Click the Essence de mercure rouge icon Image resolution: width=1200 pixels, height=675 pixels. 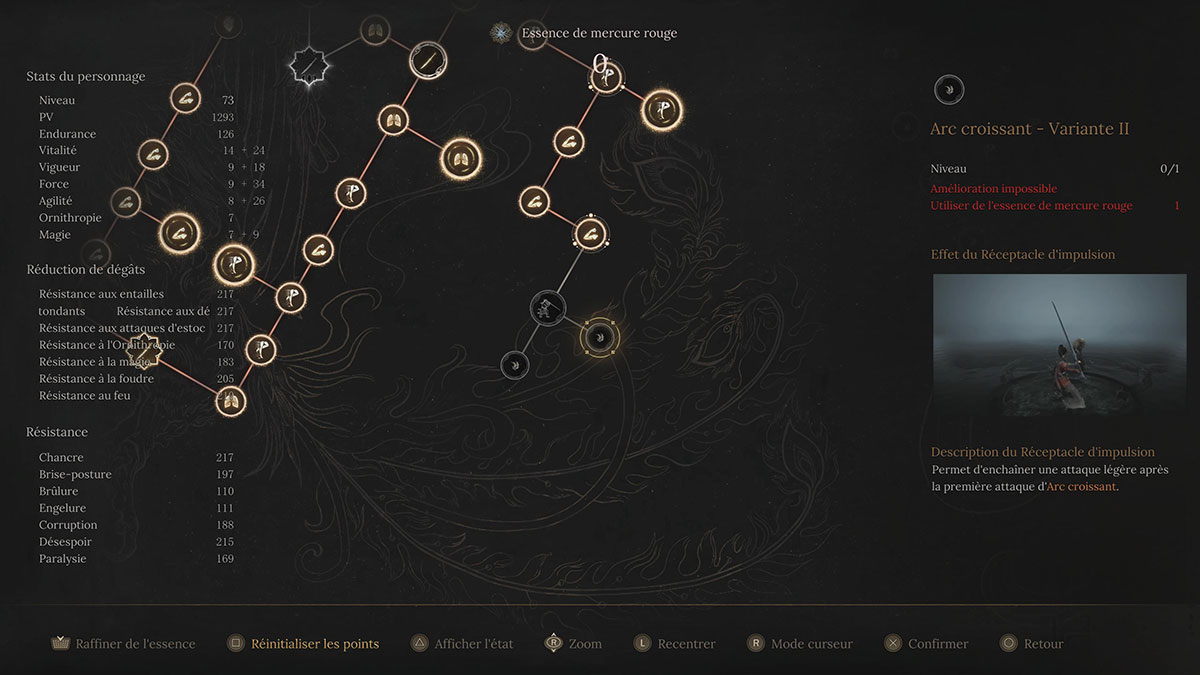click(500, 33)
